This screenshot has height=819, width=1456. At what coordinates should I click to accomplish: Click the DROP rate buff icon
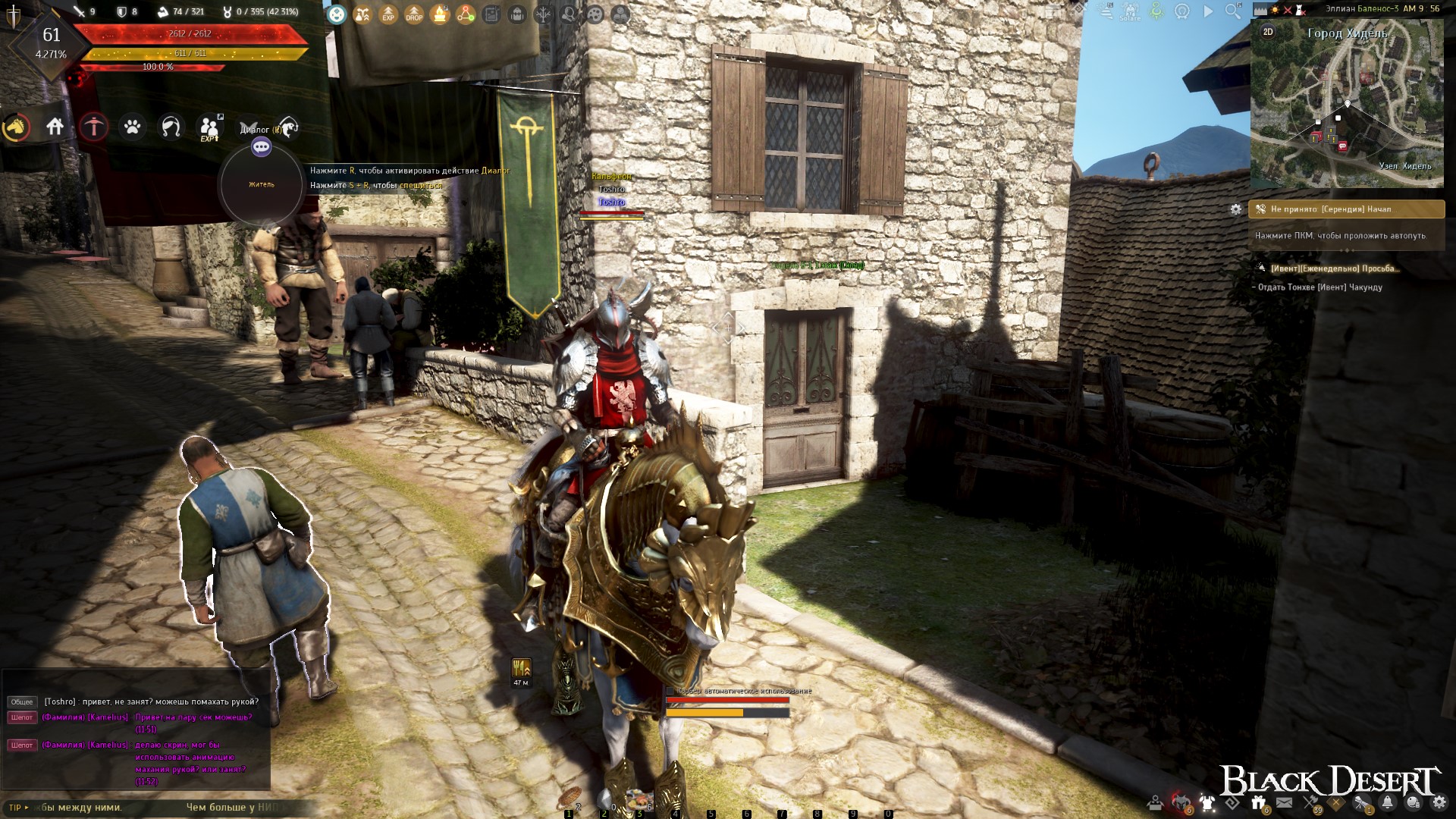(414, 14)
